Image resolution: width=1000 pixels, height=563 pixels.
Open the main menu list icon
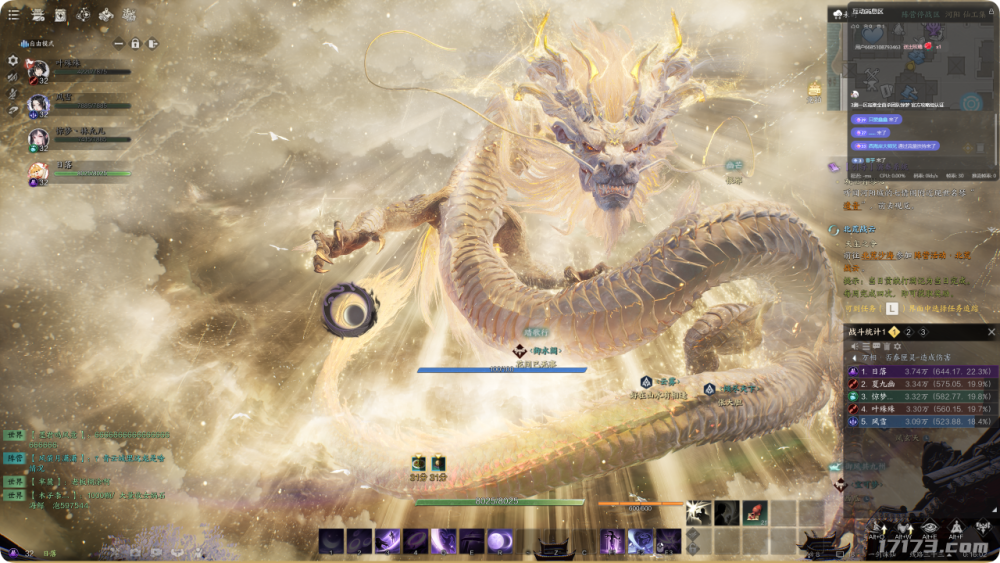click(13, 15)
